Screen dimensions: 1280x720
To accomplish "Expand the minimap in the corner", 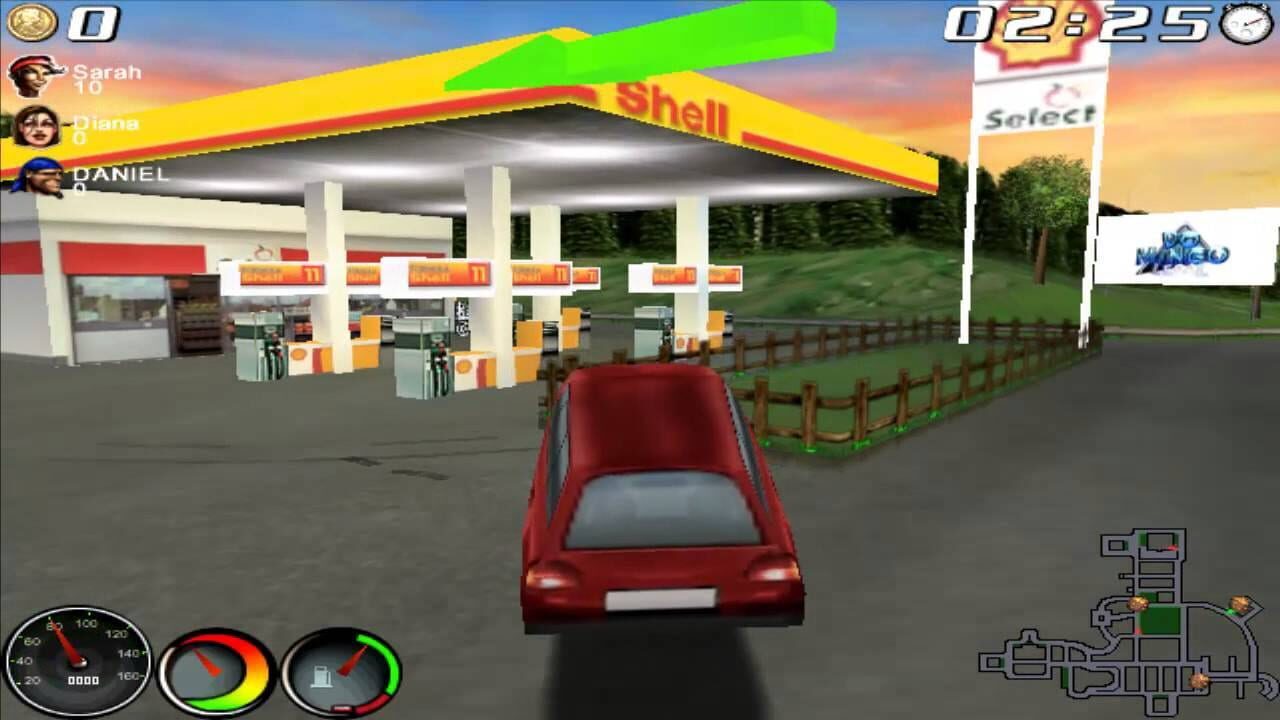I will (x=1120, y=620).
